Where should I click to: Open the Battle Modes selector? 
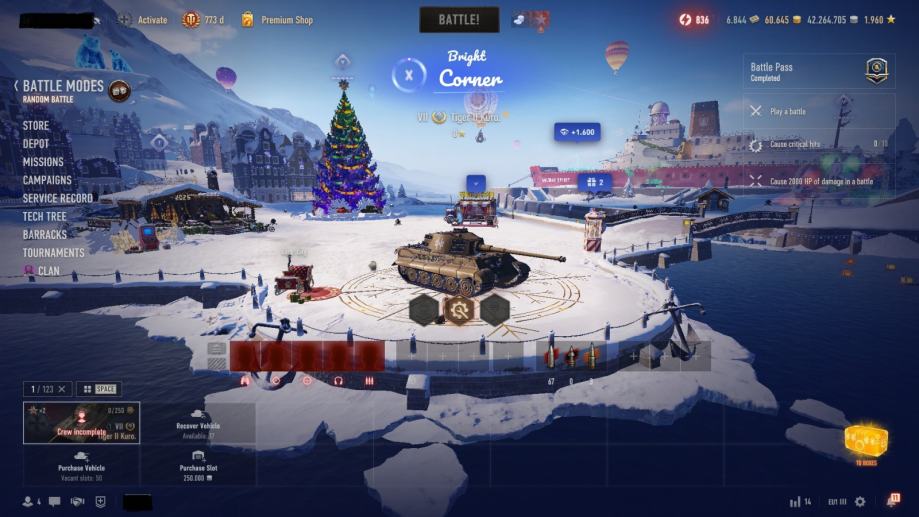pos(63,87)
